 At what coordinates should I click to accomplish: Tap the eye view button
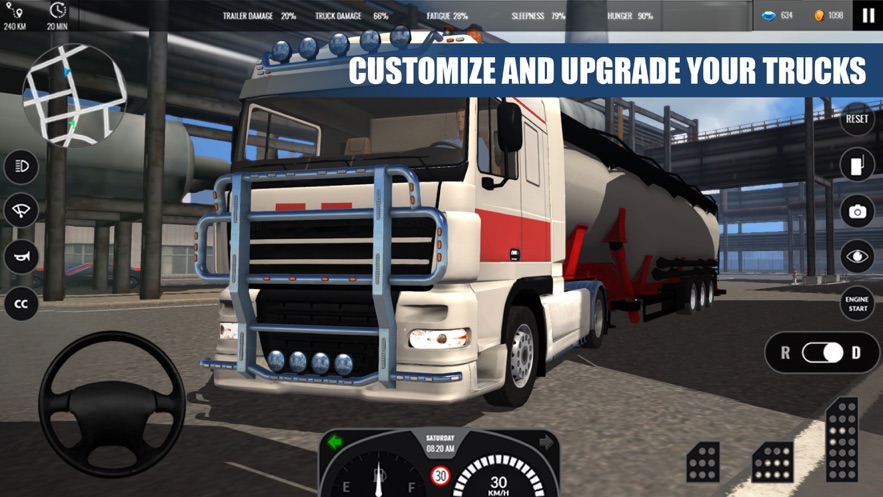857,257
